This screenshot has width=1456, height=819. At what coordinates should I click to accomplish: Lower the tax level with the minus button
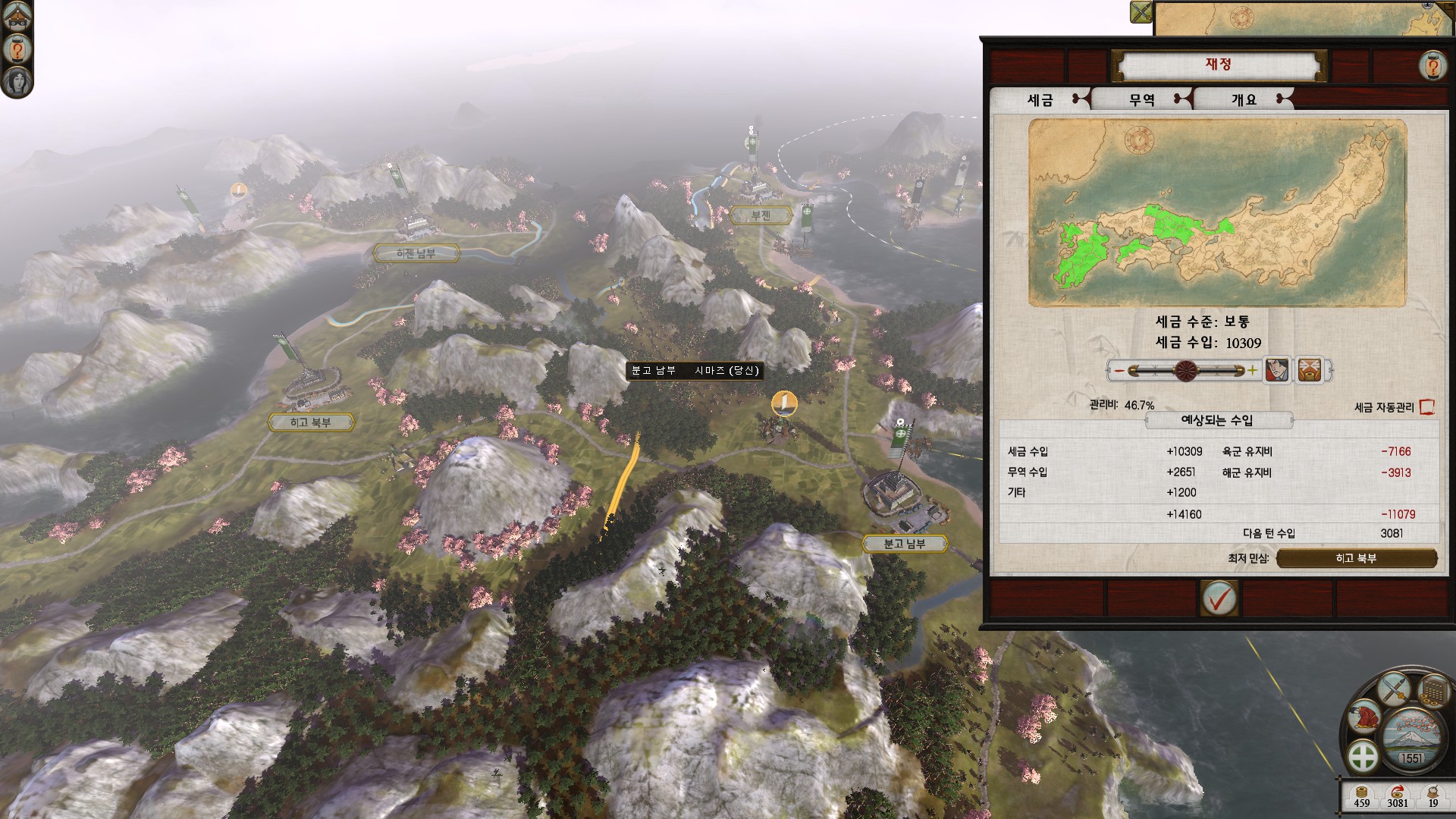(1119, 371)
